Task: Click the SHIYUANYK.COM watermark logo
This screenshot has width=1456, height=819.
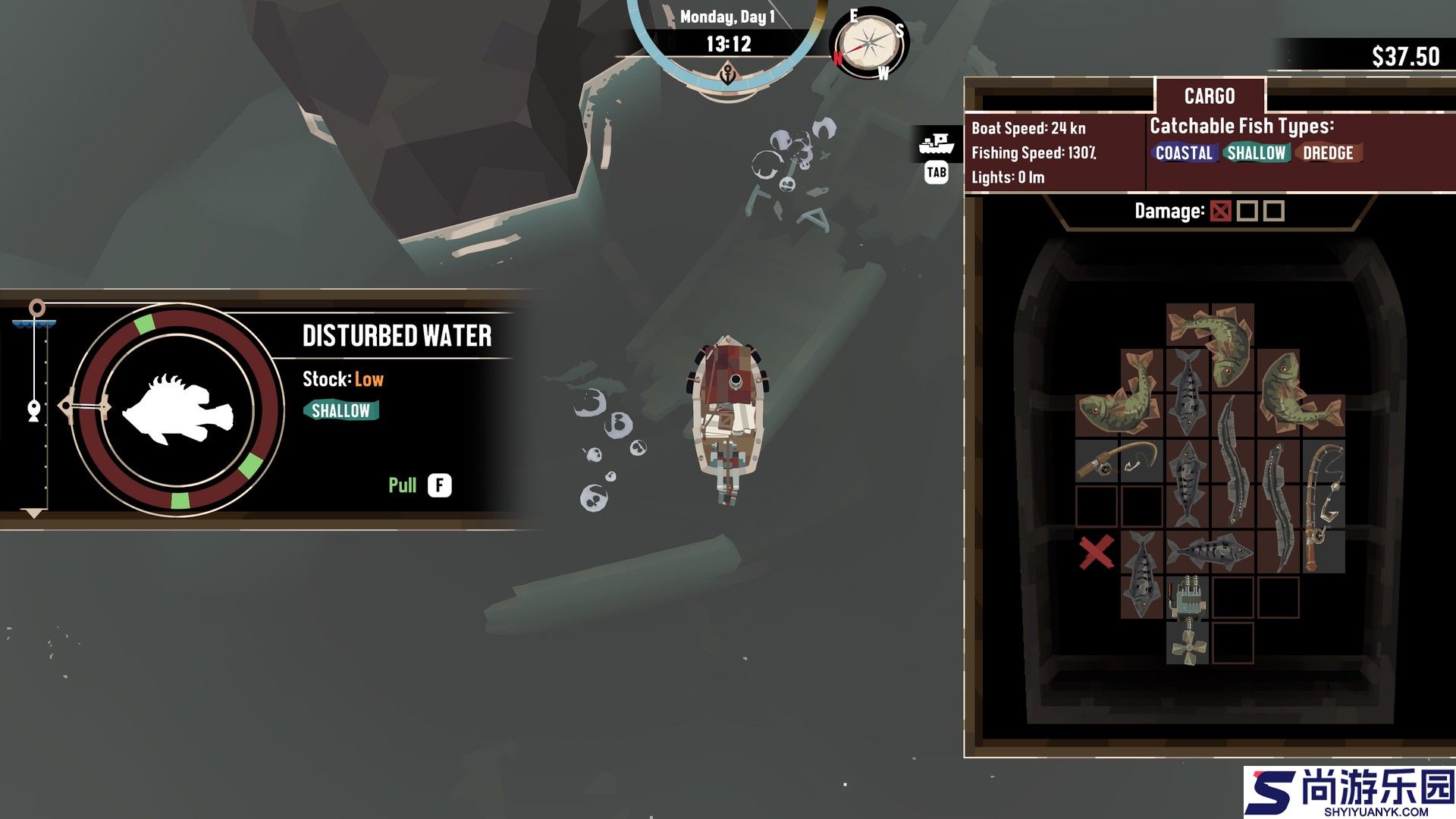Action: [1350, 792]
